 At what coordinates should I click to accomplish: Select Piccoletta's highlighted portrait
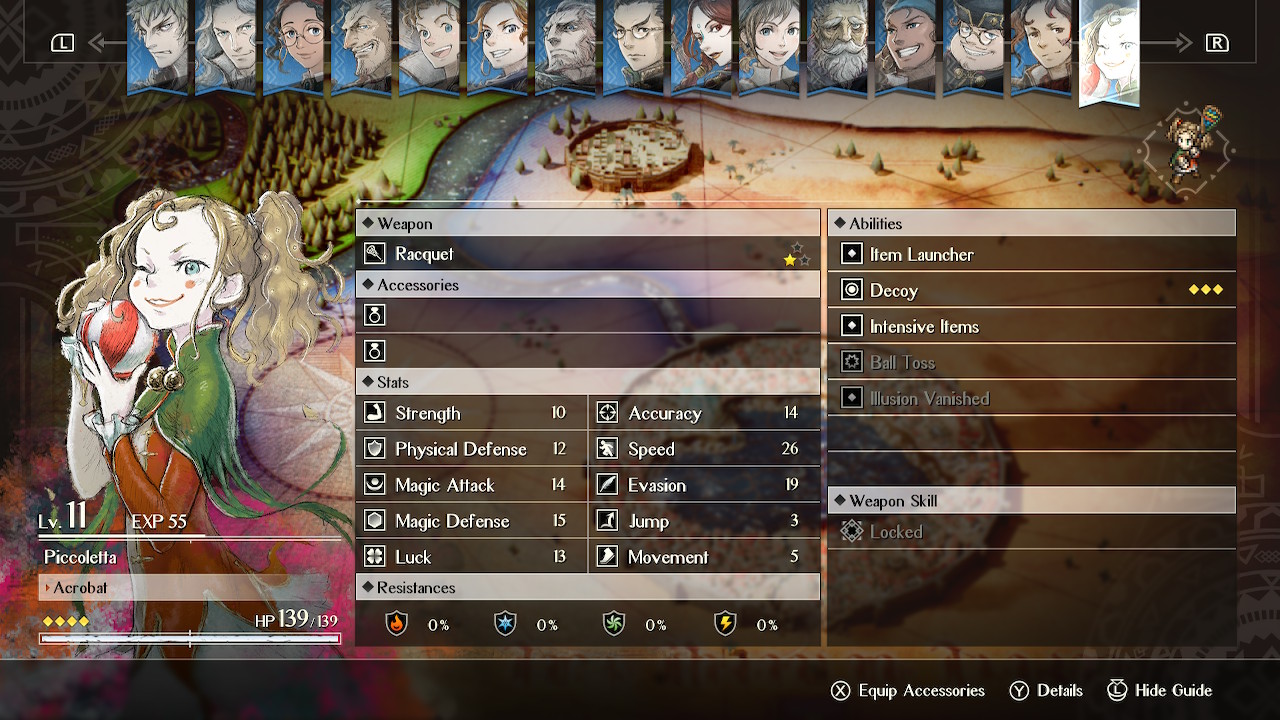pyautogui.click(x=1109, y=50)
